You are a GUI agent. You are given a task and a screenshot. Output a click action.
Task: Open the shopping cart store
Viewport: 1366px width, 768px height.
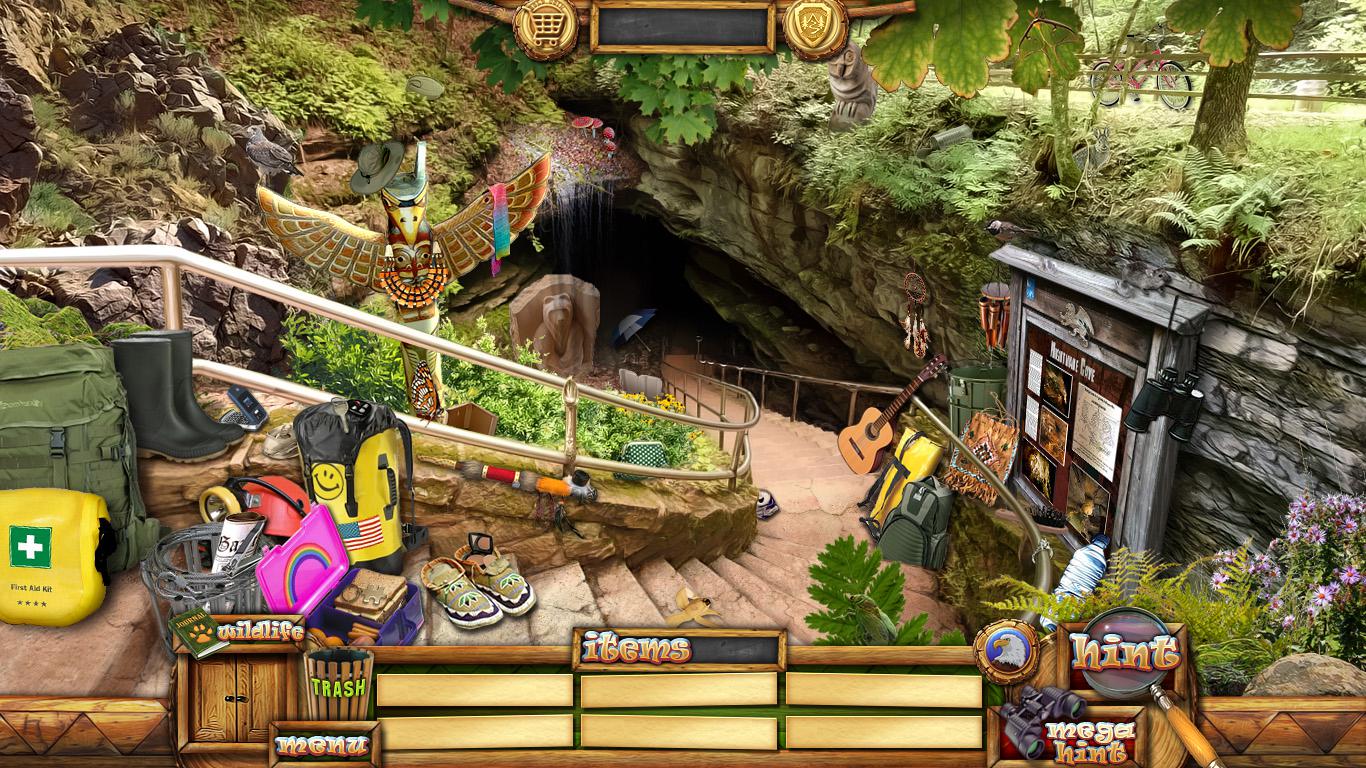(545, 27)
